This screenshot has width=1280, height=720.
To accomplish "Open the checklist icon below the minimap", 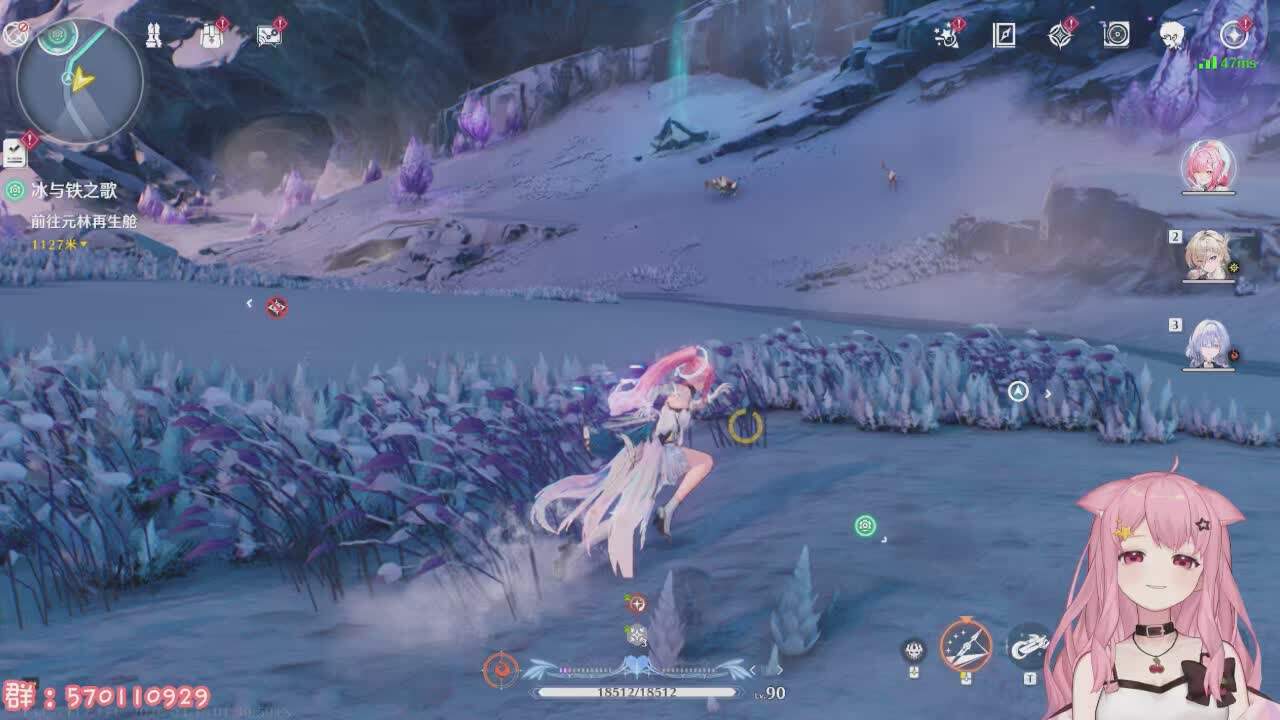I will pos(15,153).
